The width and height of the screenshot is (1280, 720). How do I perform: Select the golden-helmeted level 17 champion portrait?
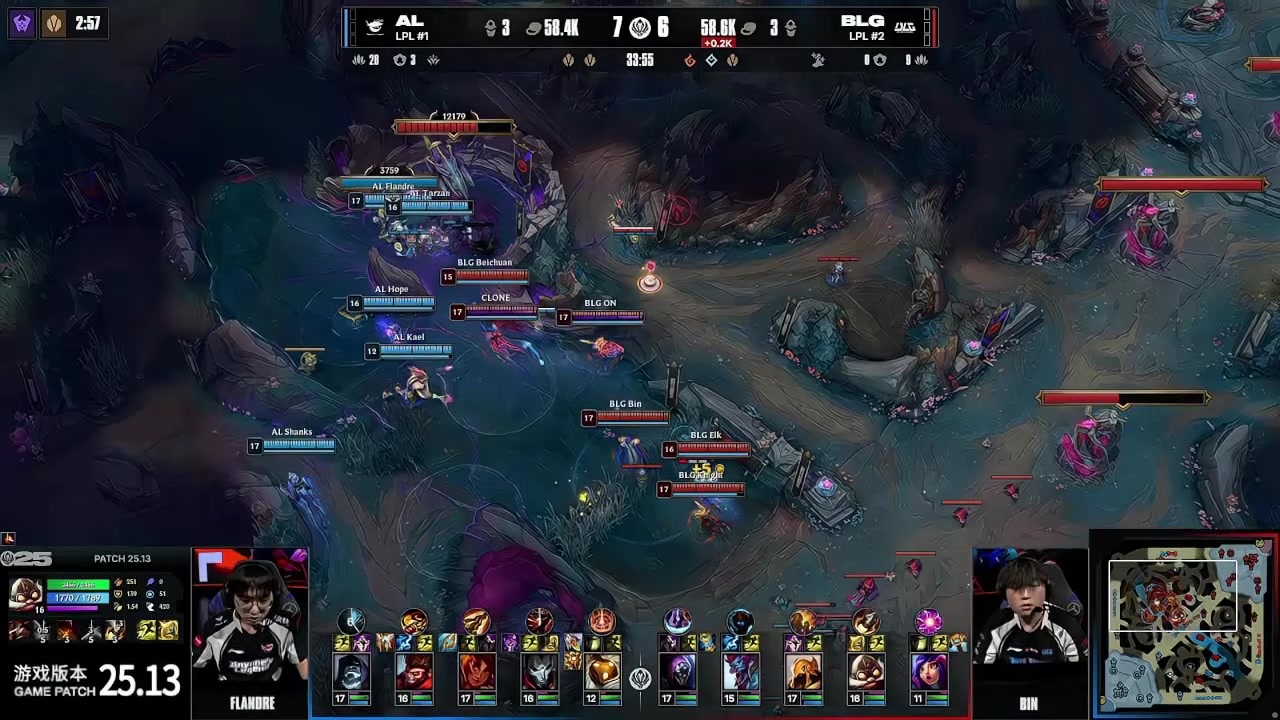(802, 672)
